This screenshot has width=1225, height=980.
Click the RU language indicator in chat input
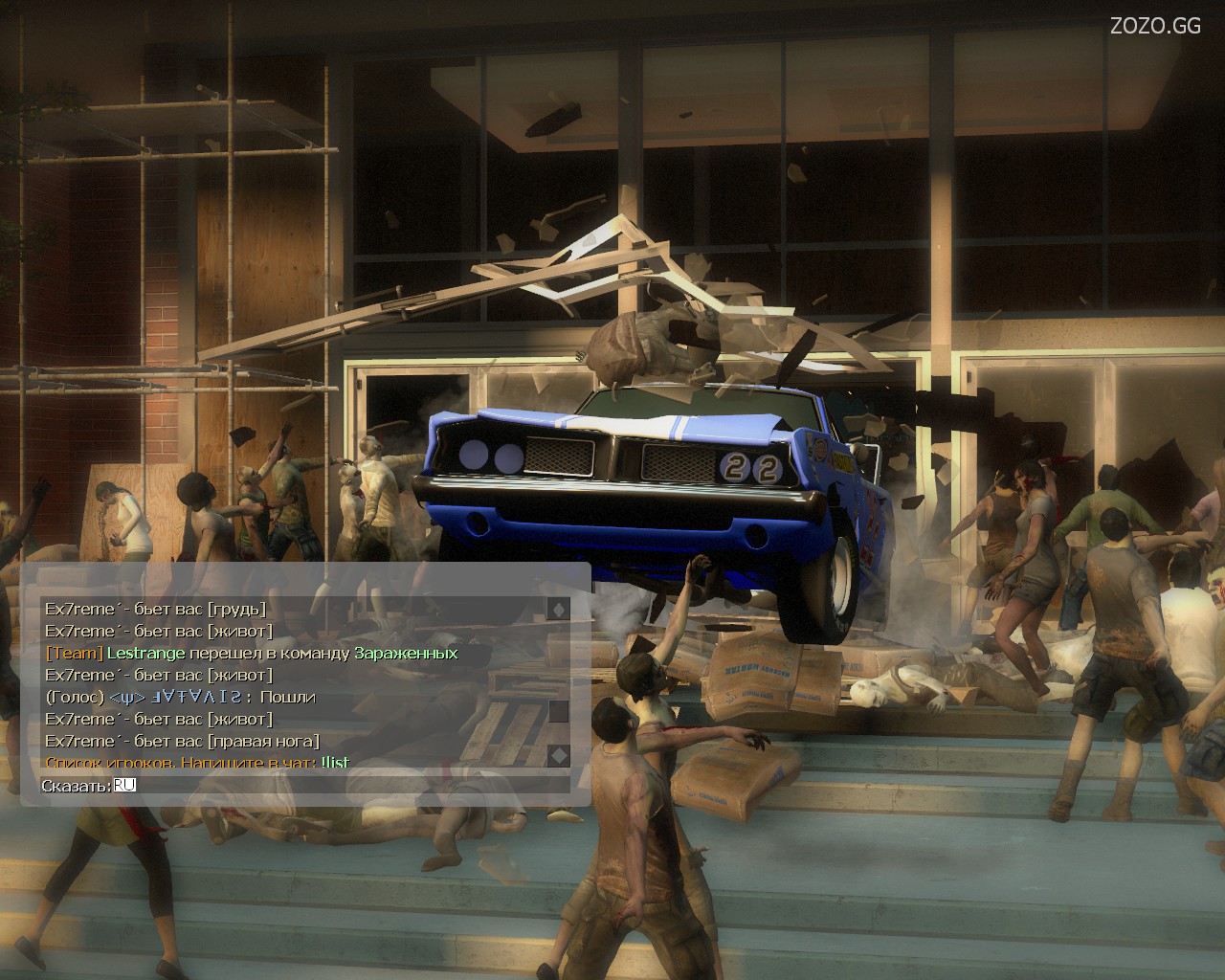(x=125, y=786)
